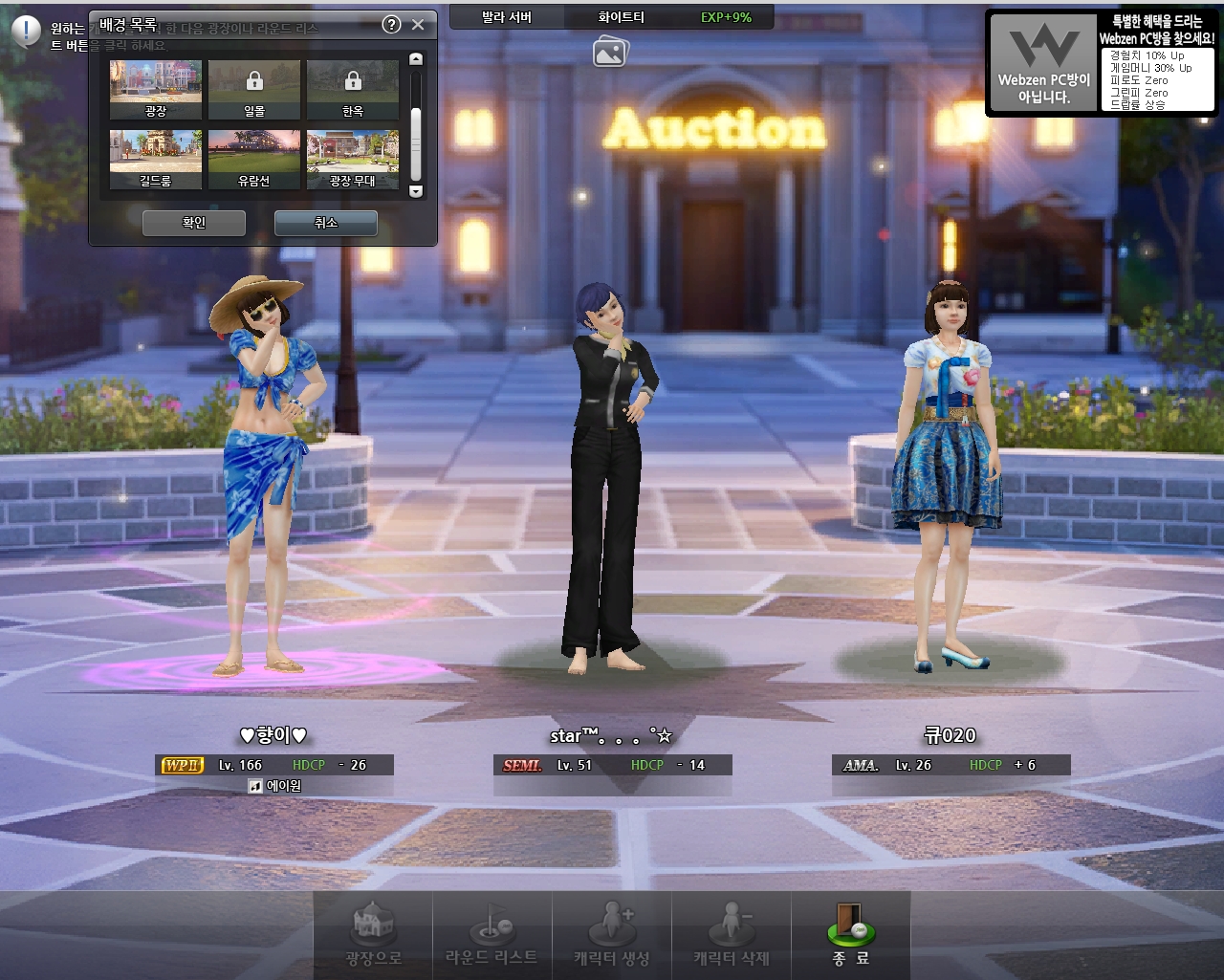
Task: Cancel with the 취소 button
Action: pyautogui.click(x=326, y=223)
